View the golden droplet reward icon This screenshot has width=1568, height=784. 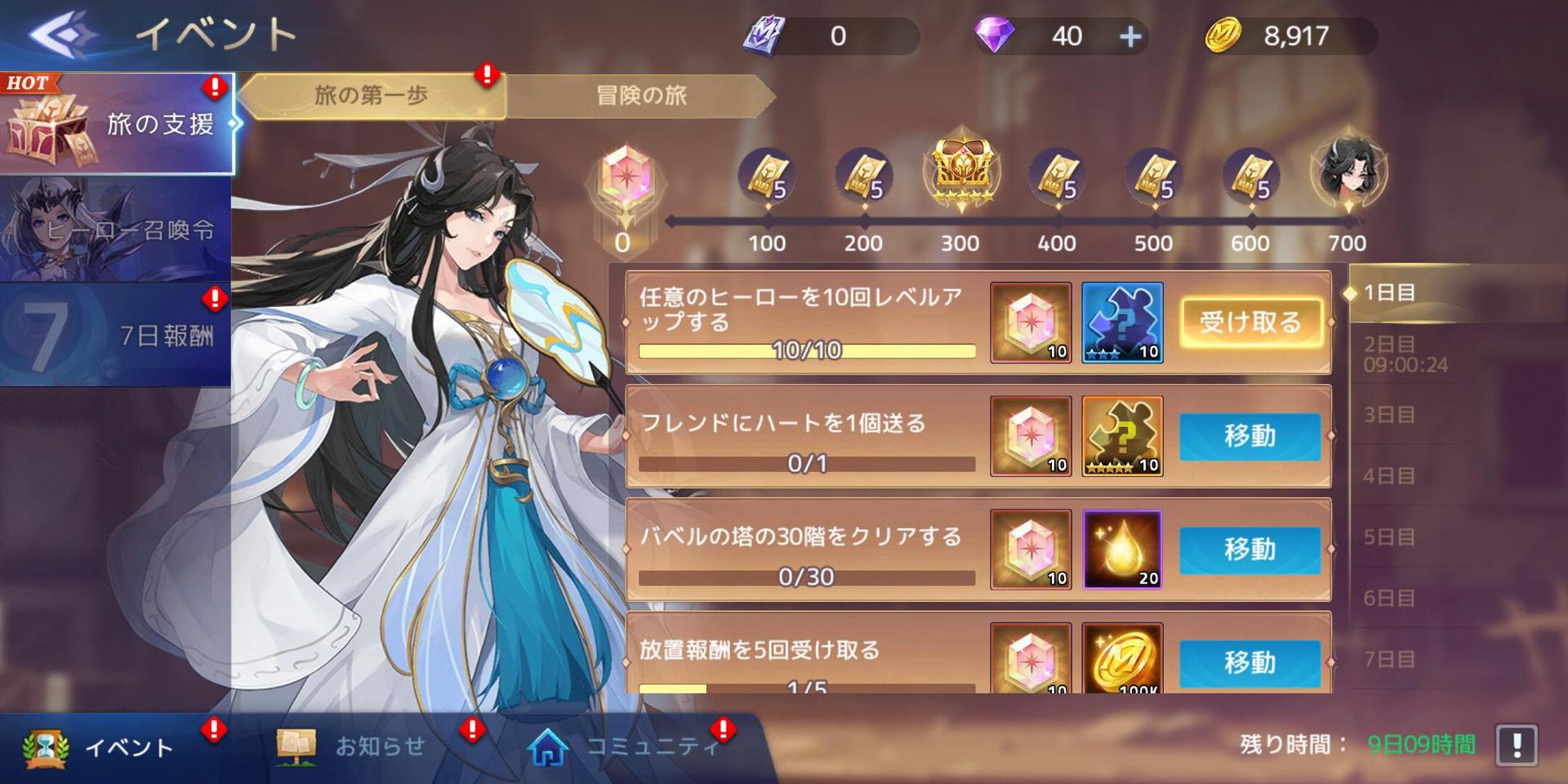[x=1122, y=550]
